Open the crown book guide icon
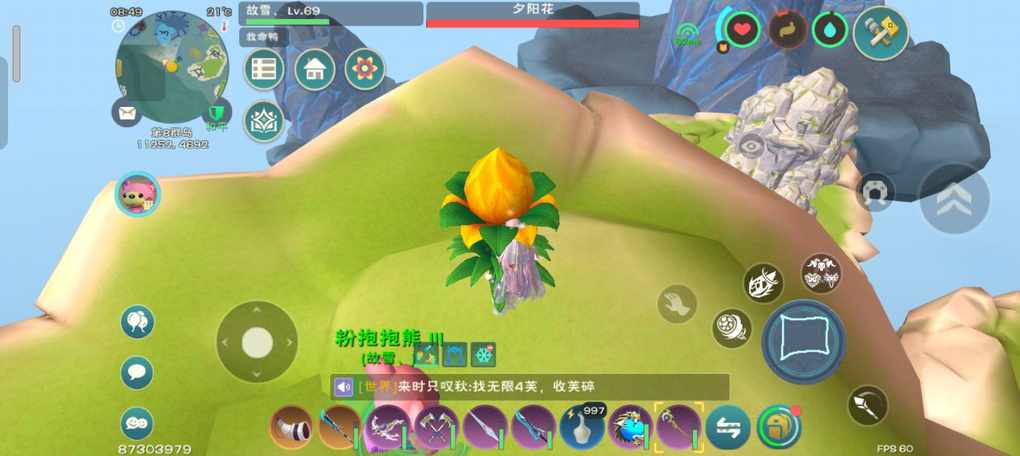 (x=264, y=121)
